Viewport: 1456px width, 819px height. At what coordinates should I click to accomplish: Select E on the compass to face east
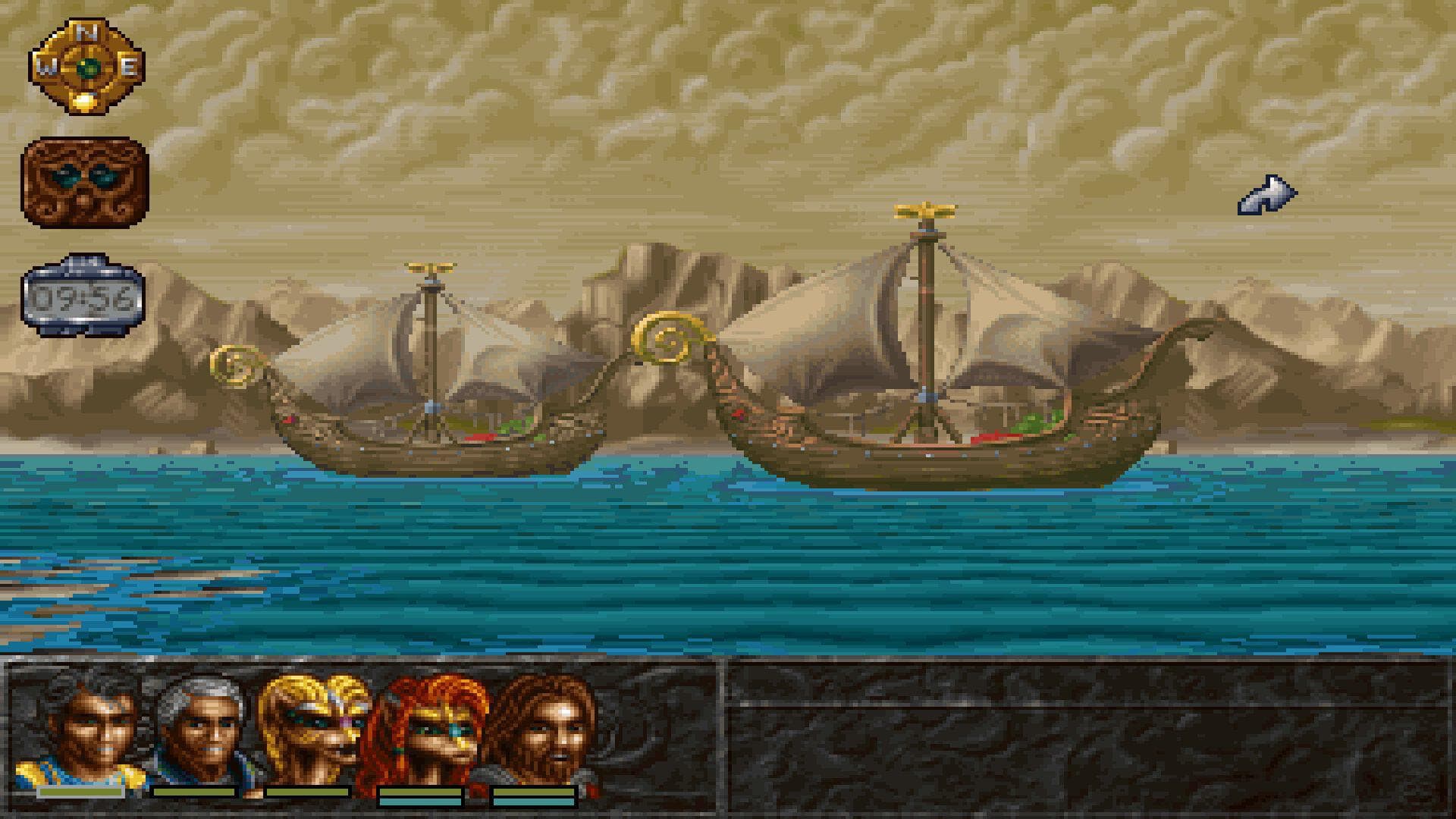point(130,67)
